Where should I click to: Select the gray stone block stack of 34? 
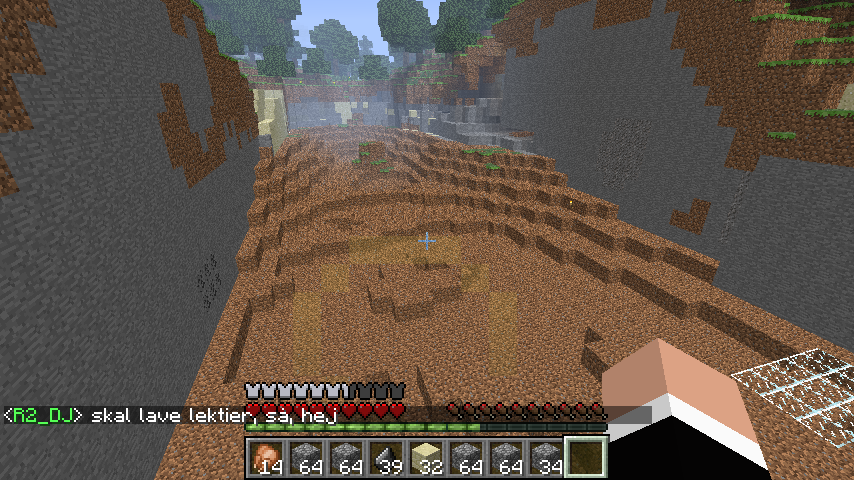[x=545, y=458]
